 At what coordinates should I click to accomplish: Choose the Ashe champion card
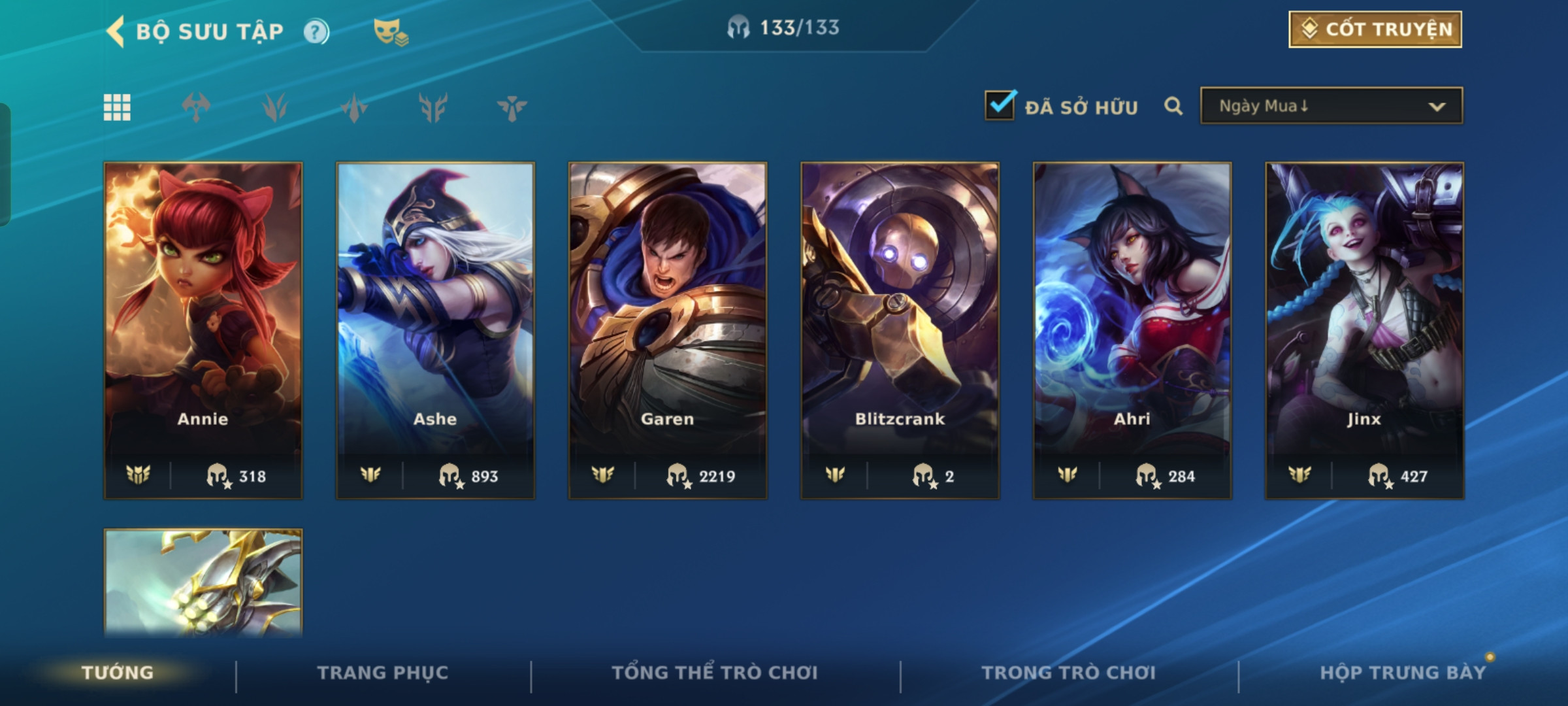[435, 330]
